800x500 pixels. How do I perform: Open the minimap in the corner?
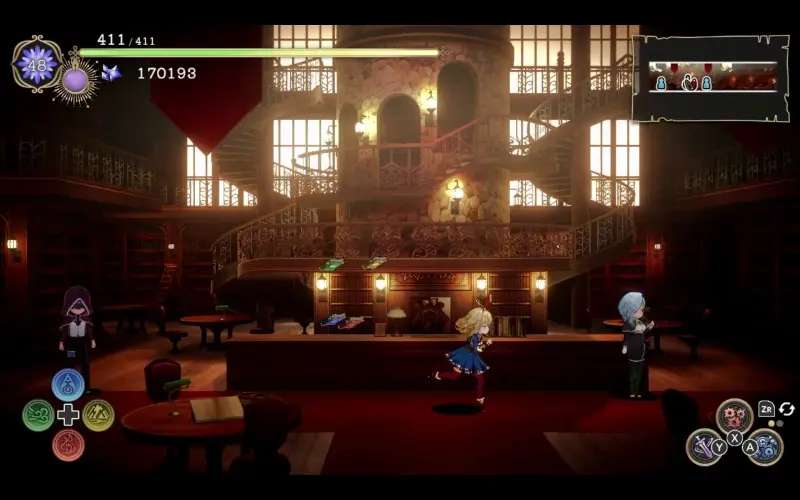pos(710,78)
